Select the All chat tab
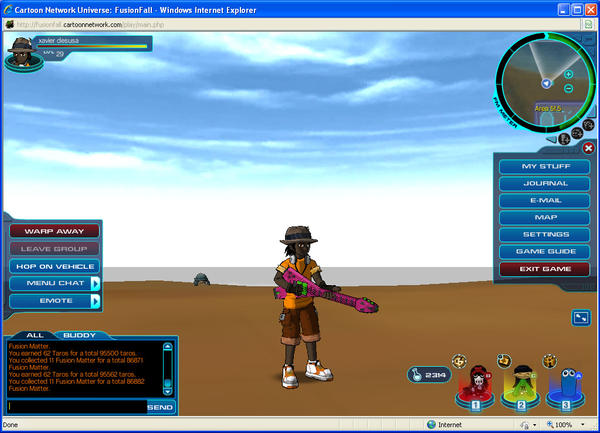The width and height of the screenshot is (600, 433). point(34,335)
